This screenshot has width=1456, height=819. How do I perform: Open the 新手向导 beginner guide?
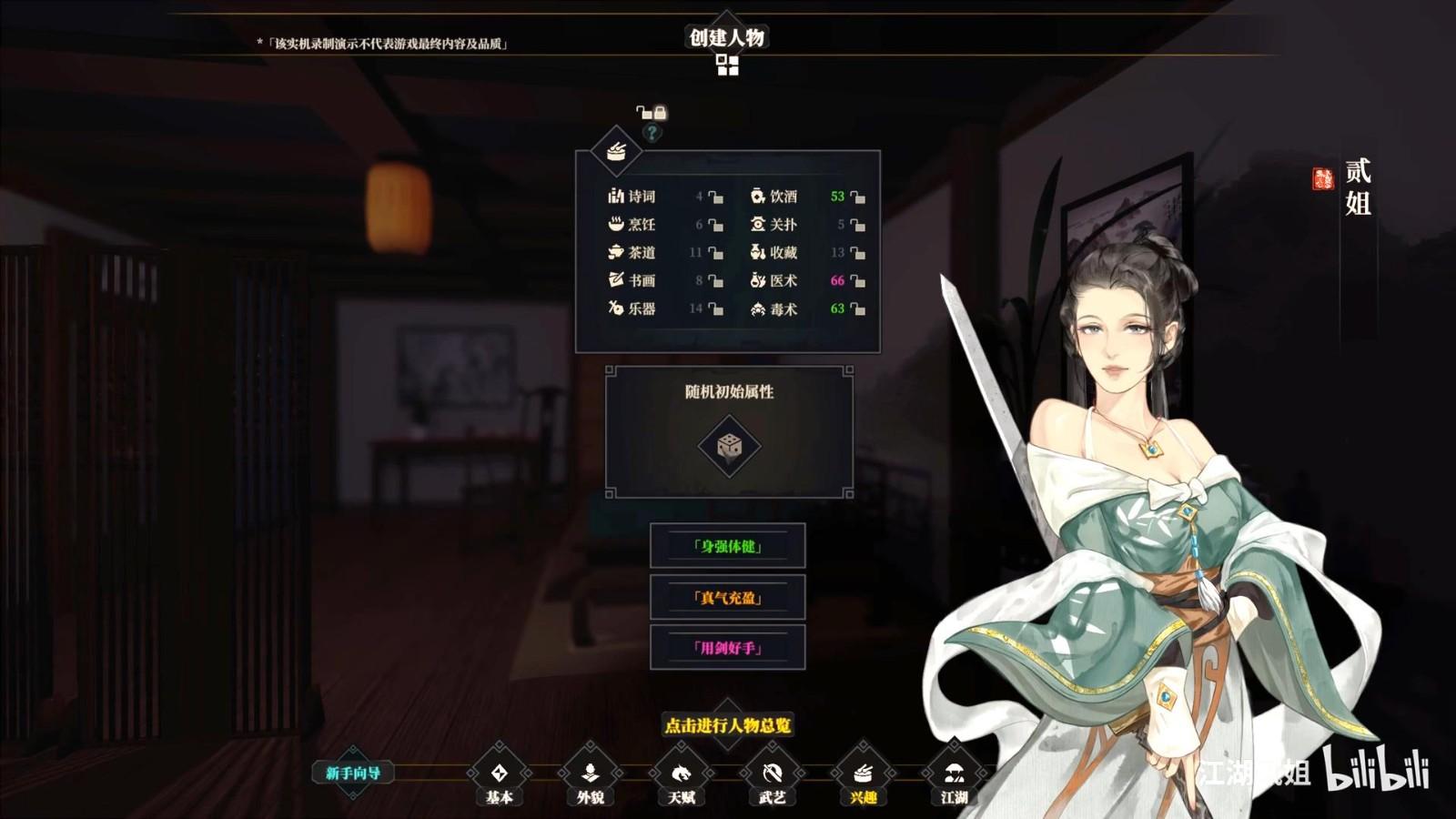click(353, 773)
